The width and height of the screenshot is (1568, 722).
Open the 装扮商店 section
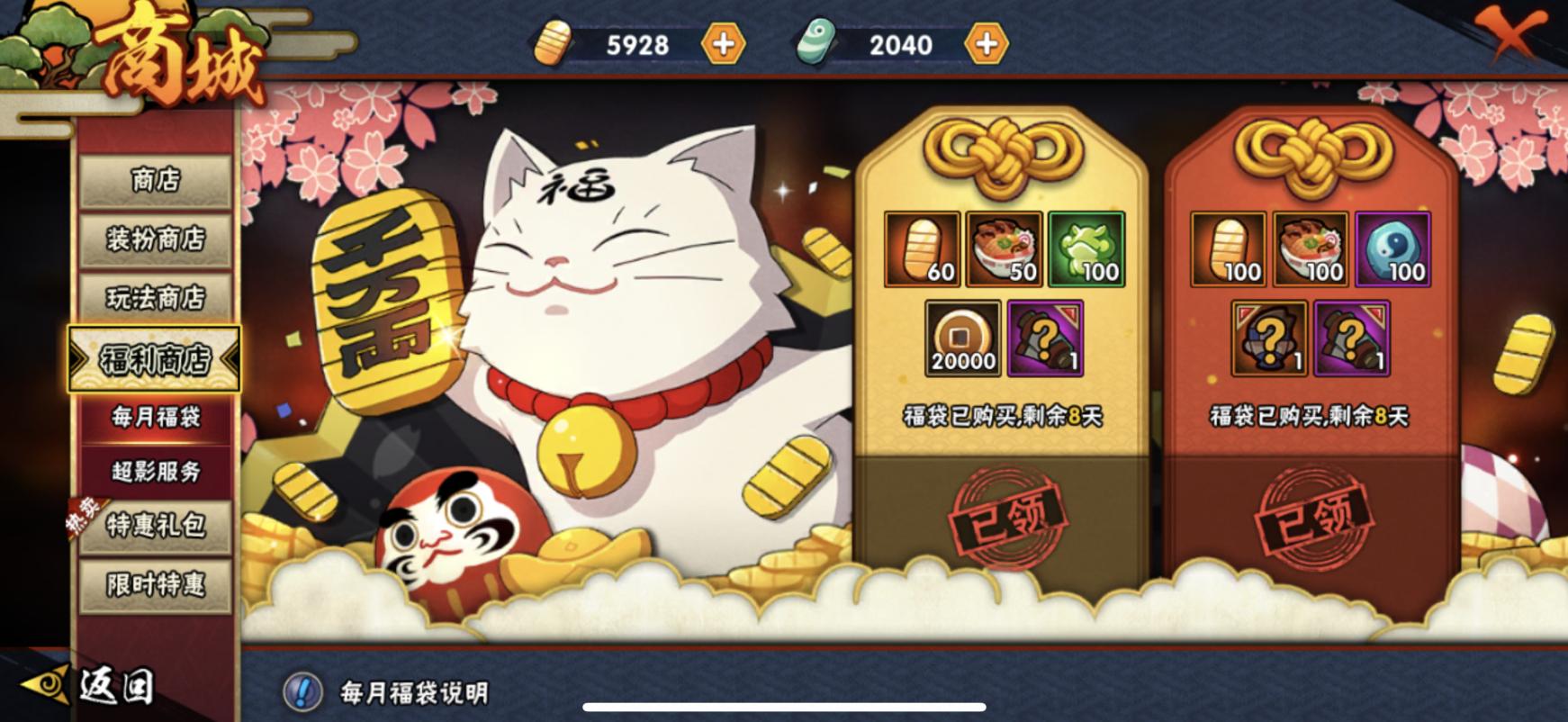[154, 240]
